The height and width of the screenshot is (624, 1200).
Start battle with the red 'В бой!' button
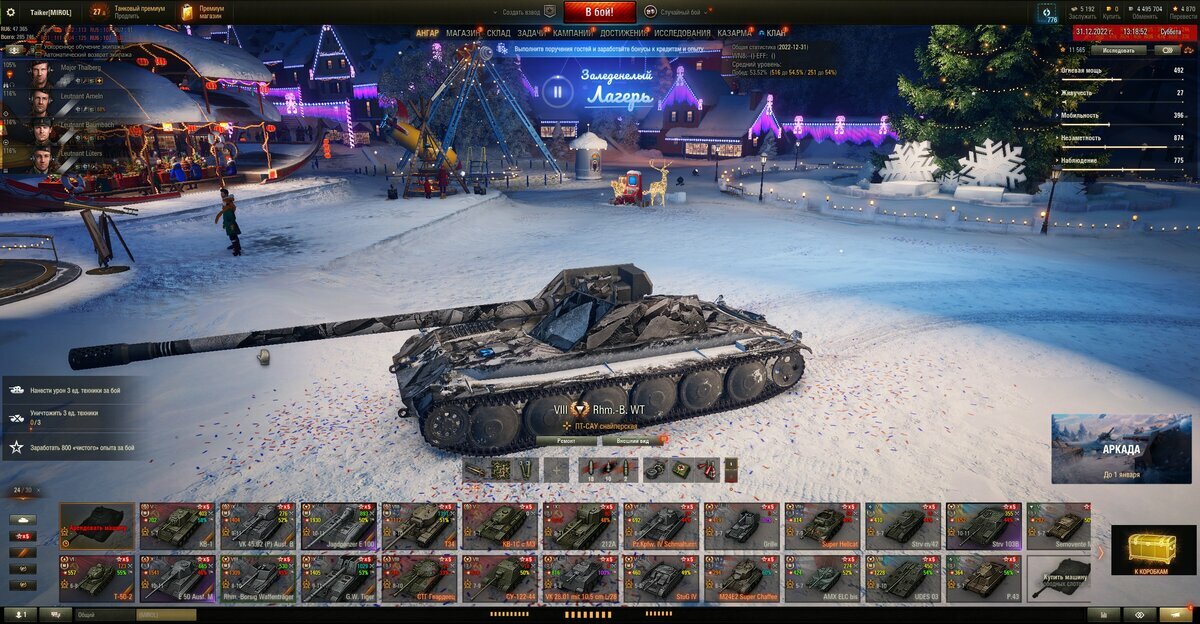click(x=600, y=12)
